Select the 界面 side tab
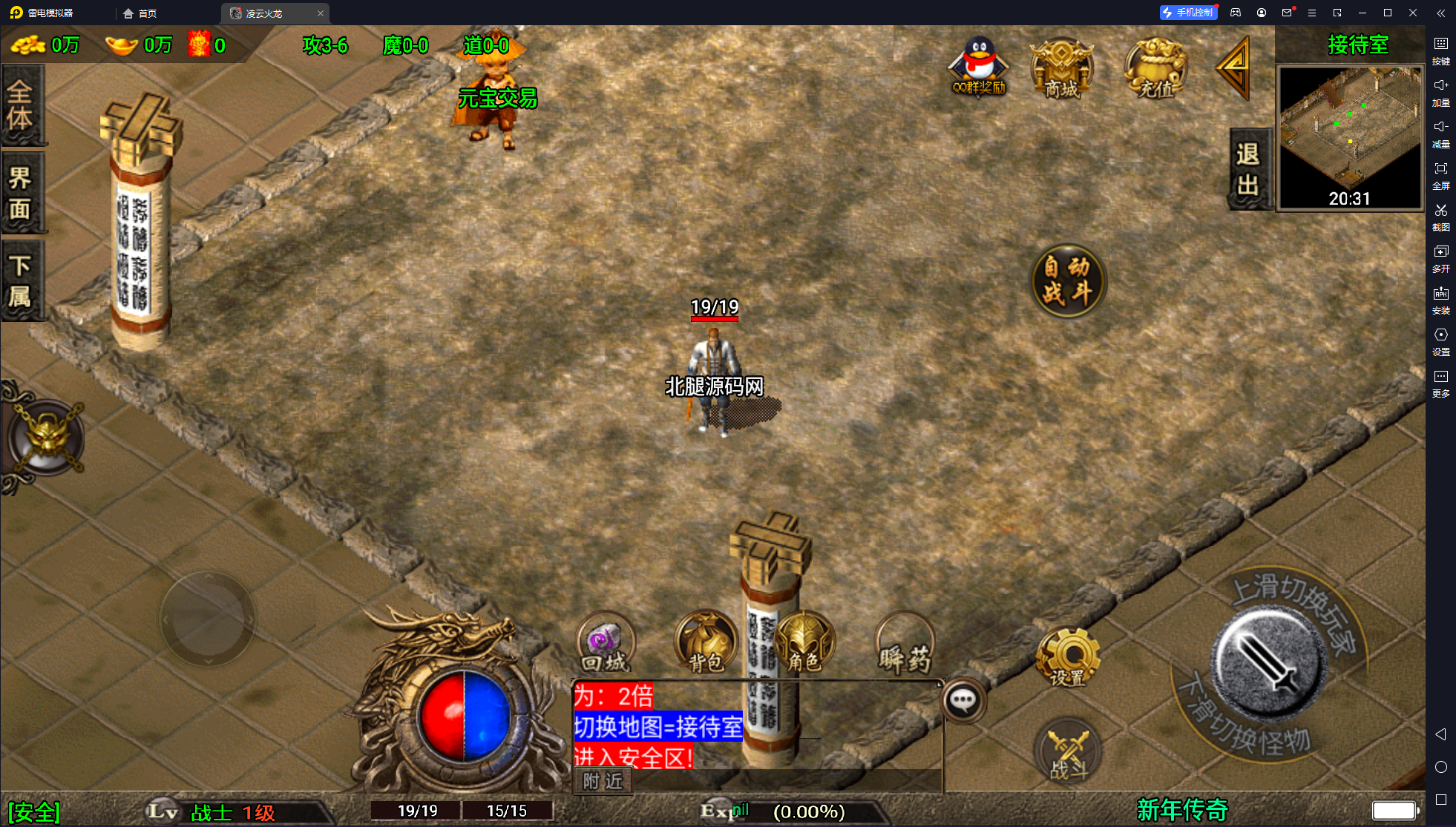The height and width of the screenshot is (827, 1456). point(21,193)
